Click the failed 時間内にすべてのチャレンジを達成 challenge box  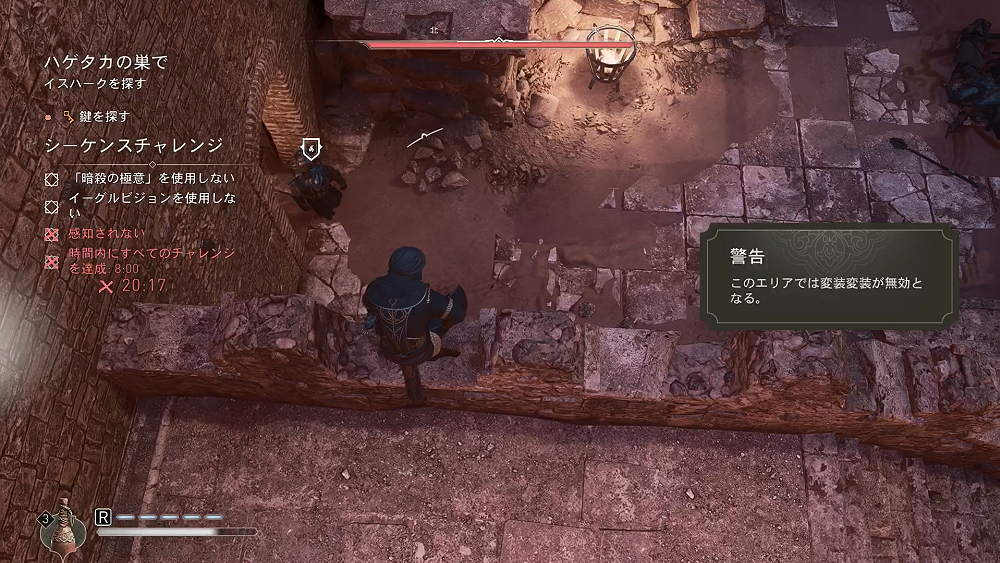pyautogui.click(x=52, y=261)
